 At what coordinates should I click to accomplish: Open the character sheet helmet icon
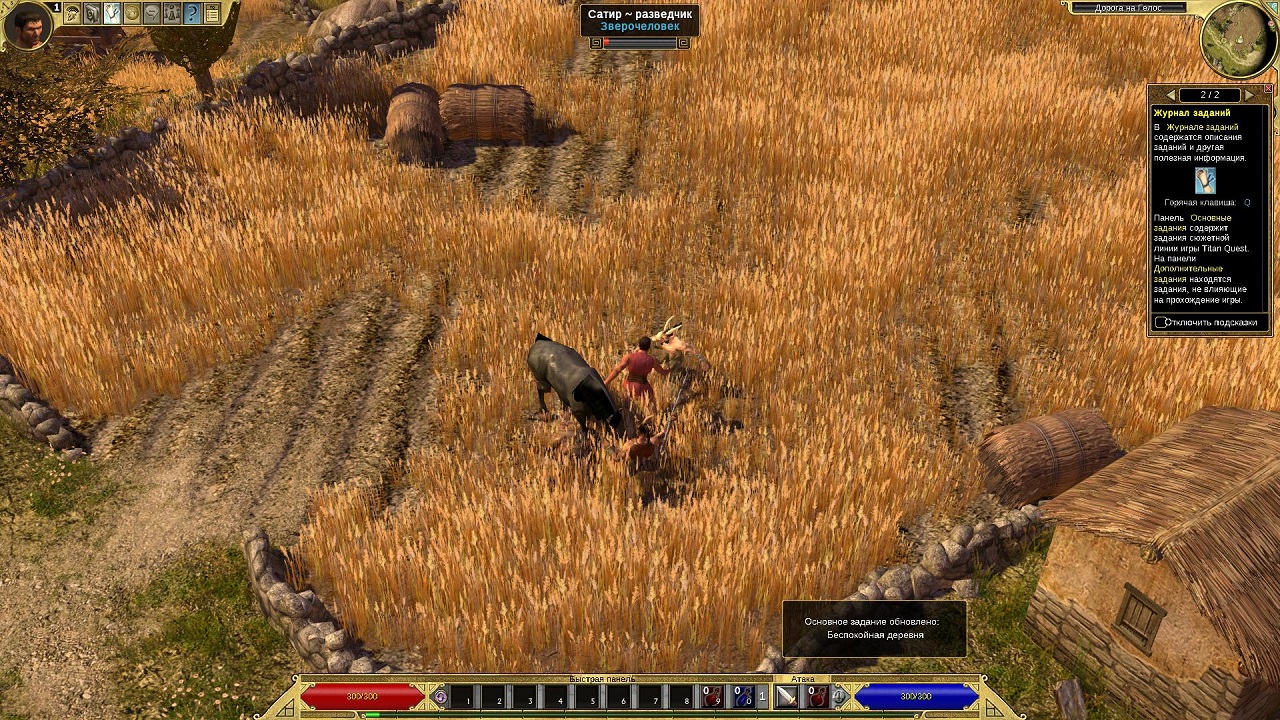tap(72, 14)
